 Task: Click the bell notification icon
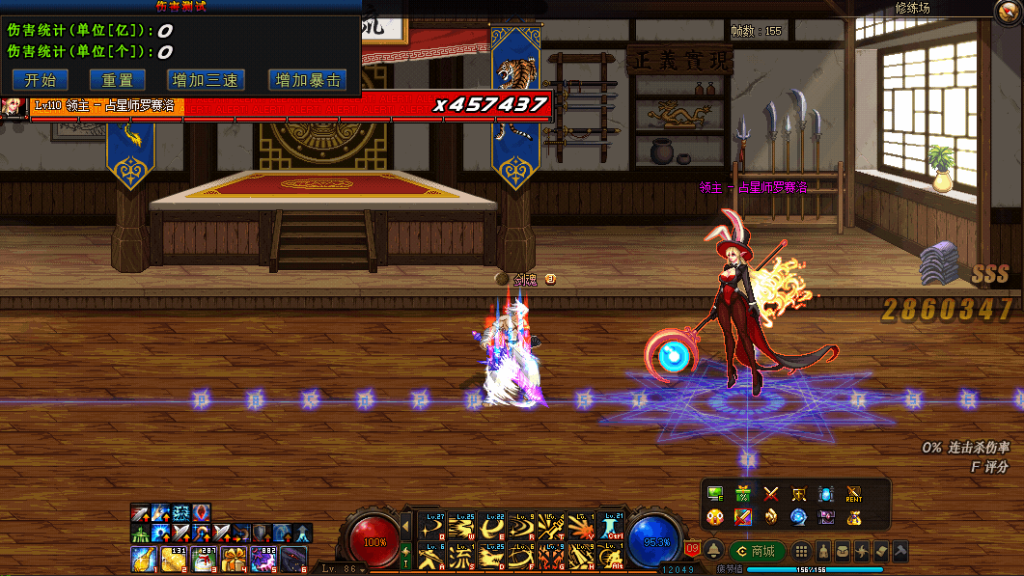(714, 551)
